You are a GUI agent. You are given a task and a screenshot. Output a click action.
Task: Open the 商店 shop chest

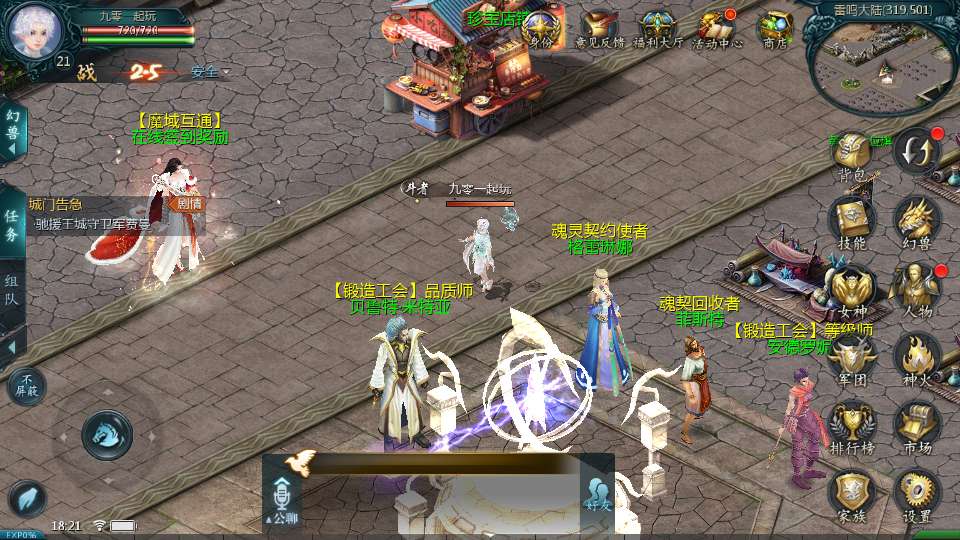(775, 29)
